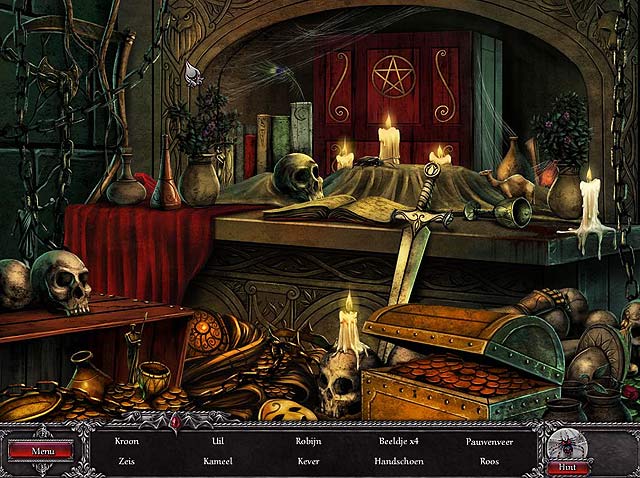Use the Hint button
The height and width of the screenshot is (478, 640).
(x=568, y=466)
